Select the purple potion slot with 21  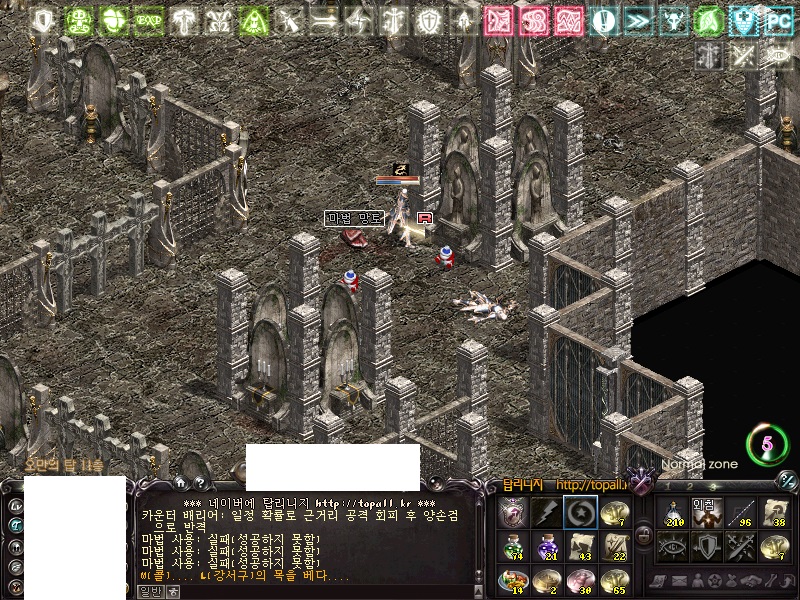(x=546, y=547)
